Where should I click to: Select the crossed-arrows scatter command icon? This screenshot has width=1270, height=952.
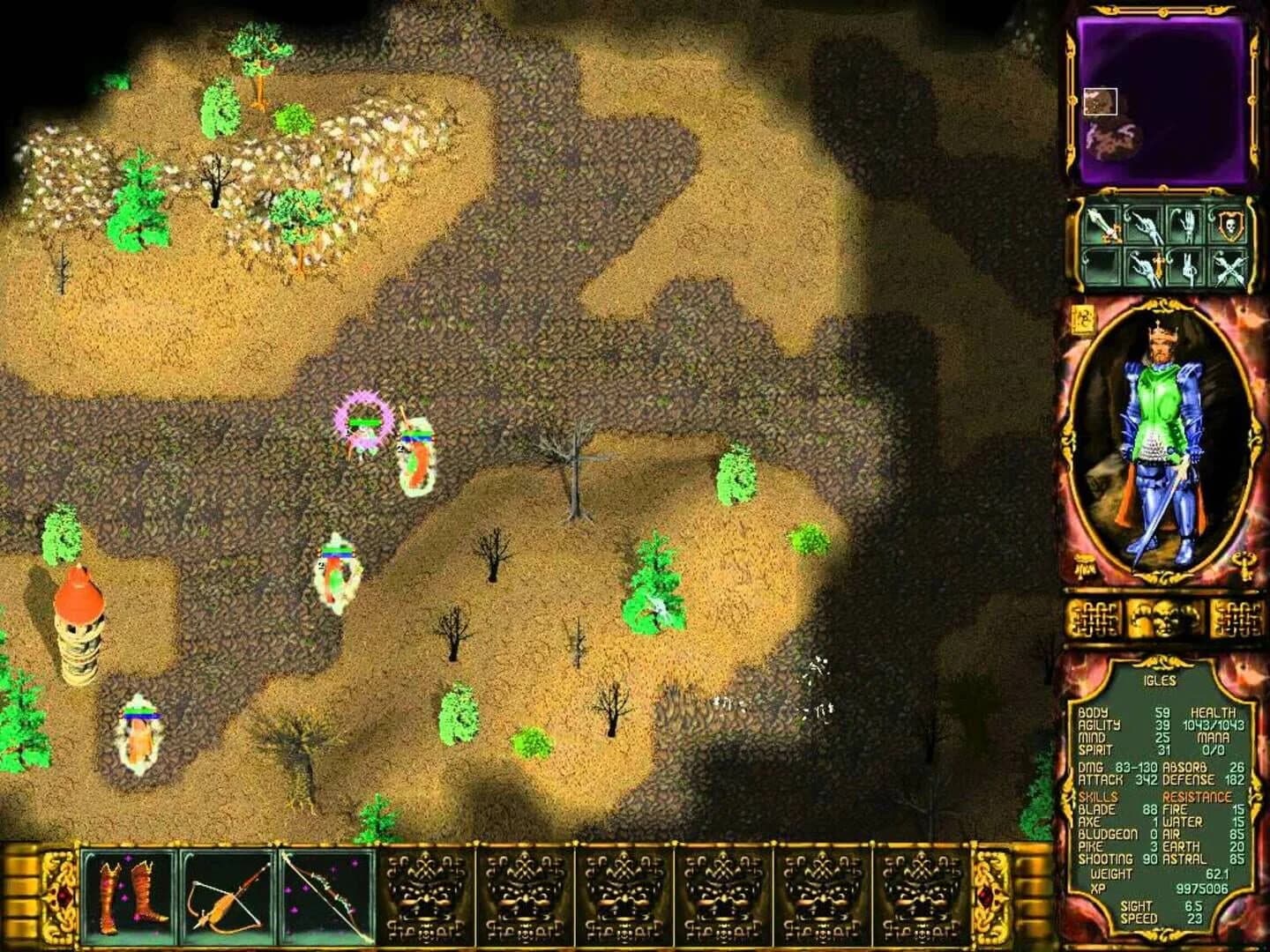point(1230,267)
